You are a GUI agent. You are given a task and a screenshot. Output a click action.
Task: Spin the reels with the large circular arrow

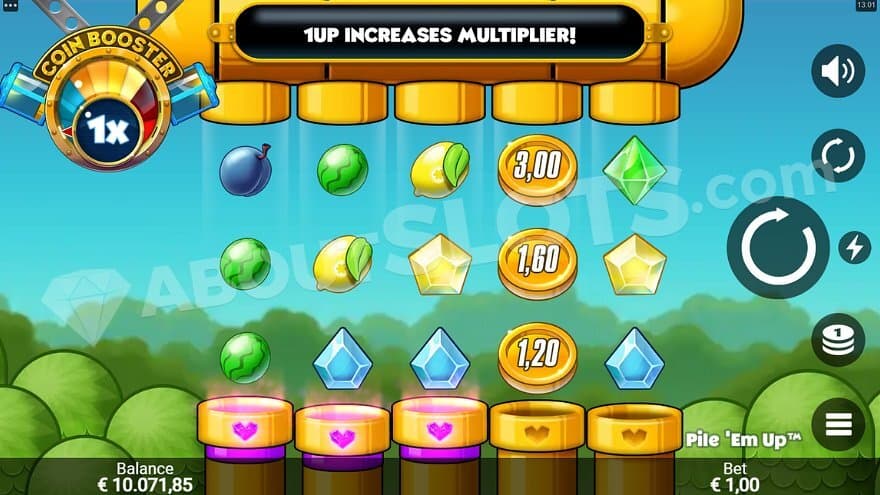777,247
